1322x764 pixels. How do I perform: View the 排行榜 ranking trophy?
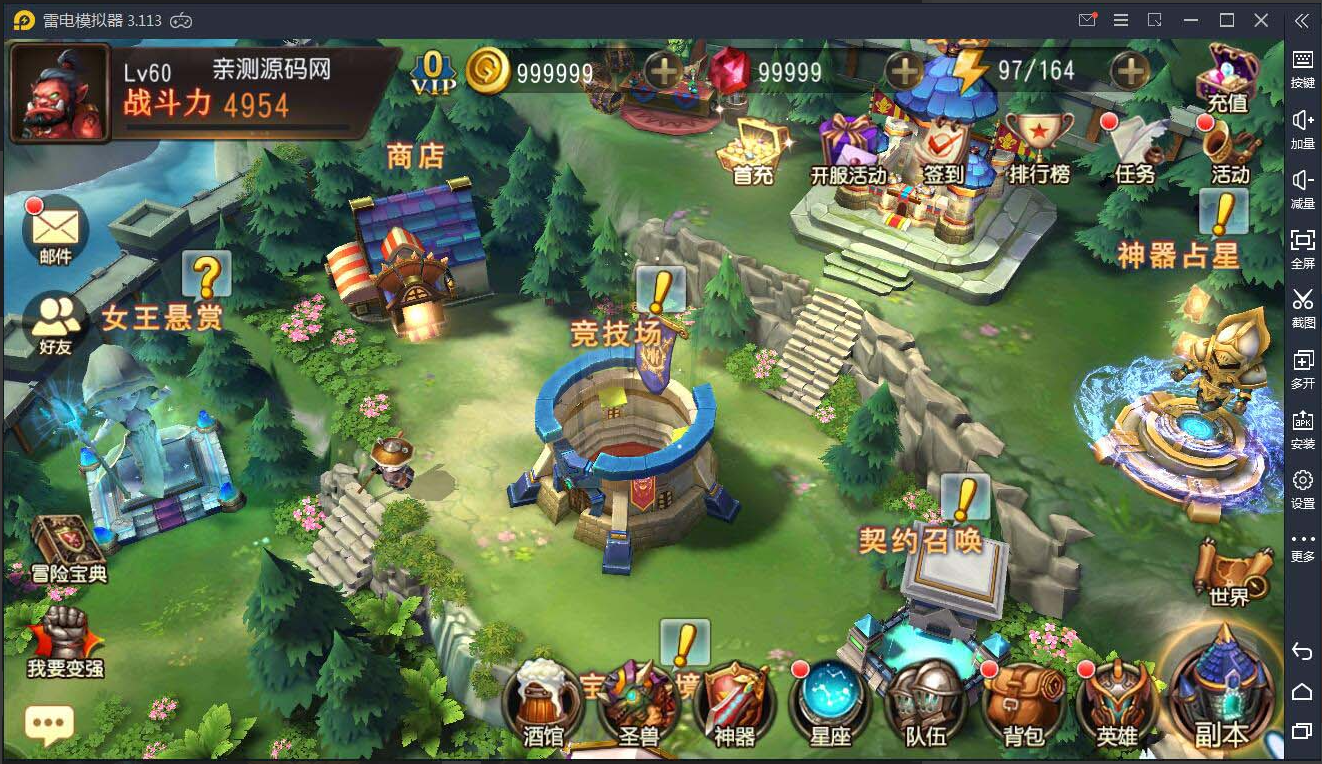point(1039,148)
